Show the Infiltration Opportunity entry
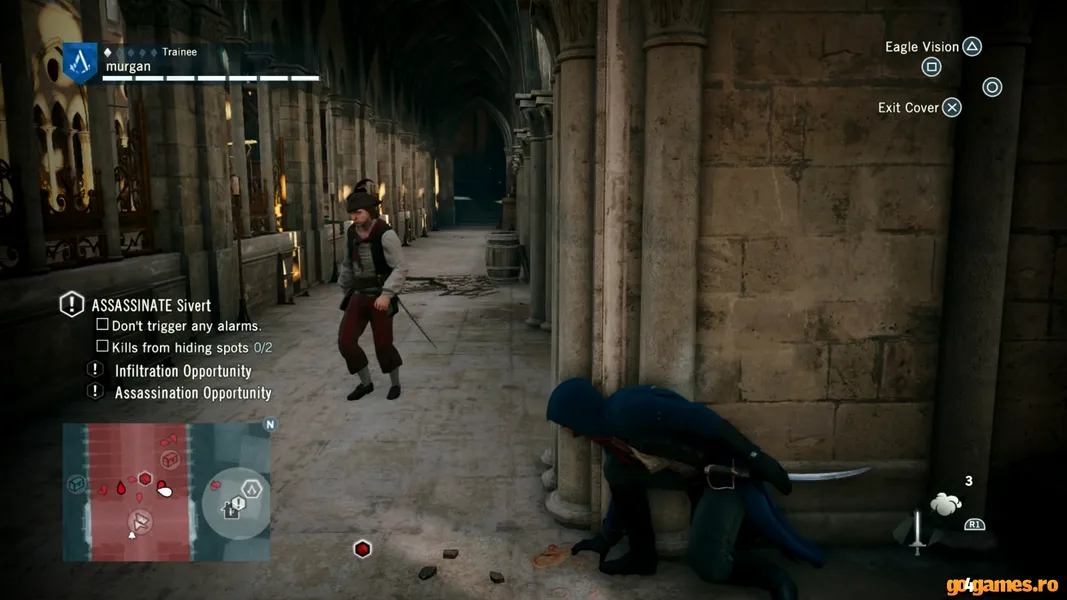Screen dimensions: 1067x600 tap(183, 371)
